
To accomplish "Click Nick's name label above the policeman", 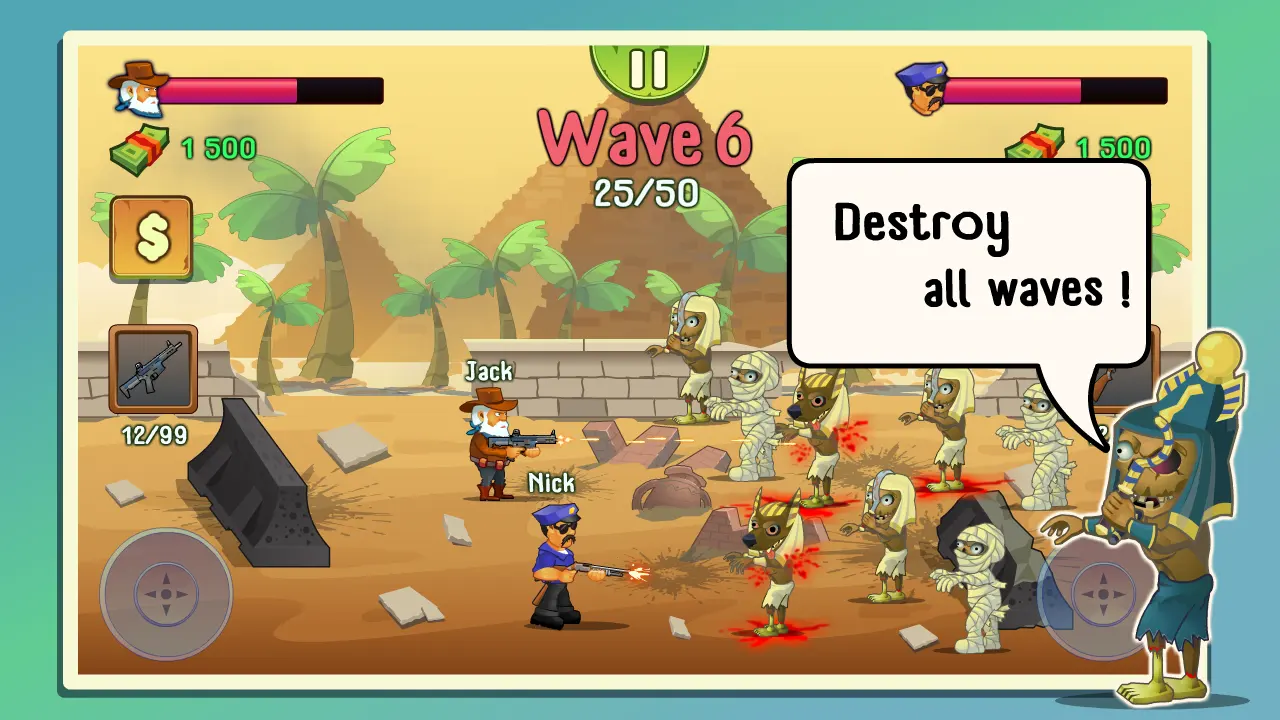I will tap(550, 483).
